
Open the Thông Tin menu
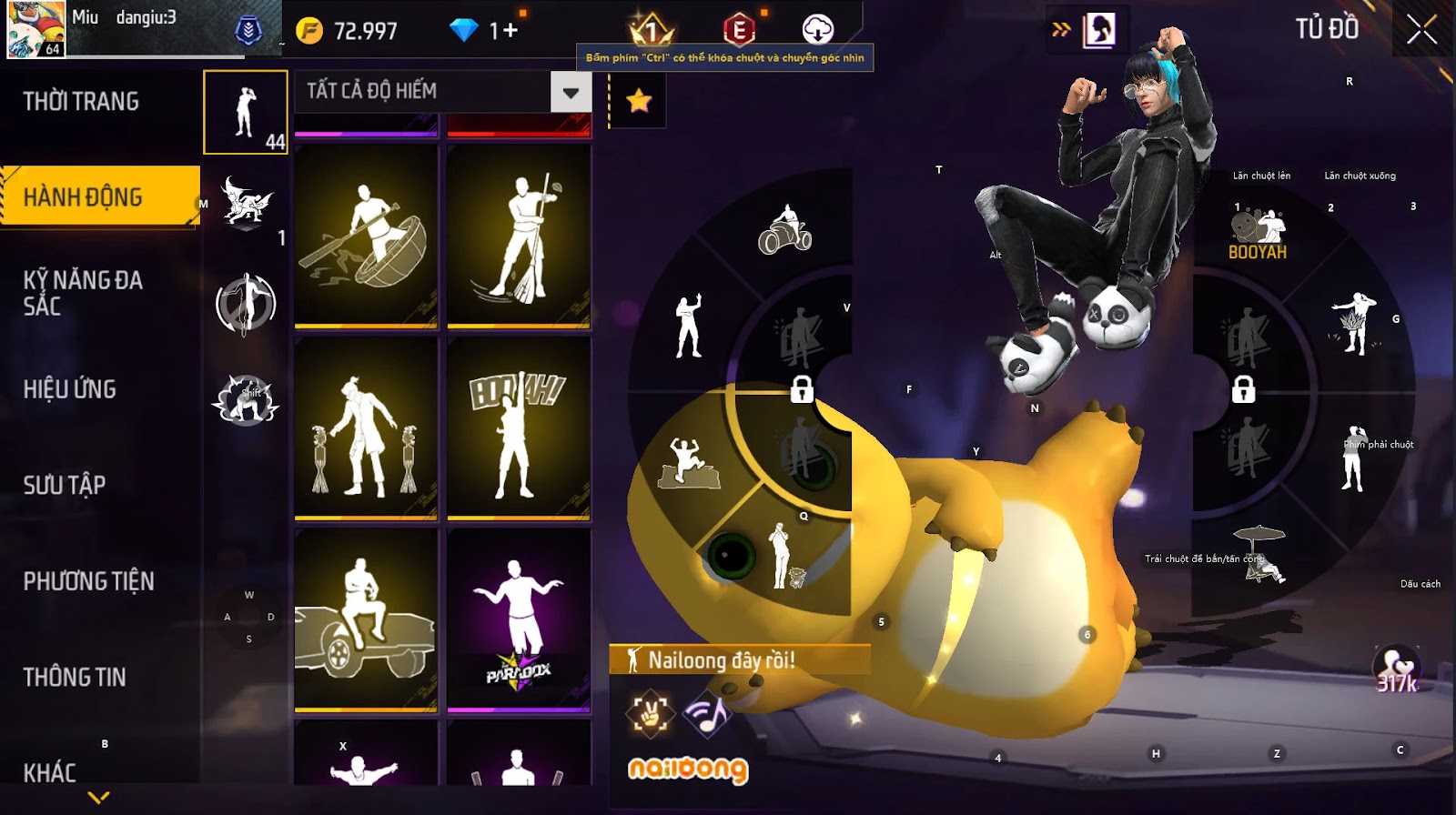[x=75, y=677]
